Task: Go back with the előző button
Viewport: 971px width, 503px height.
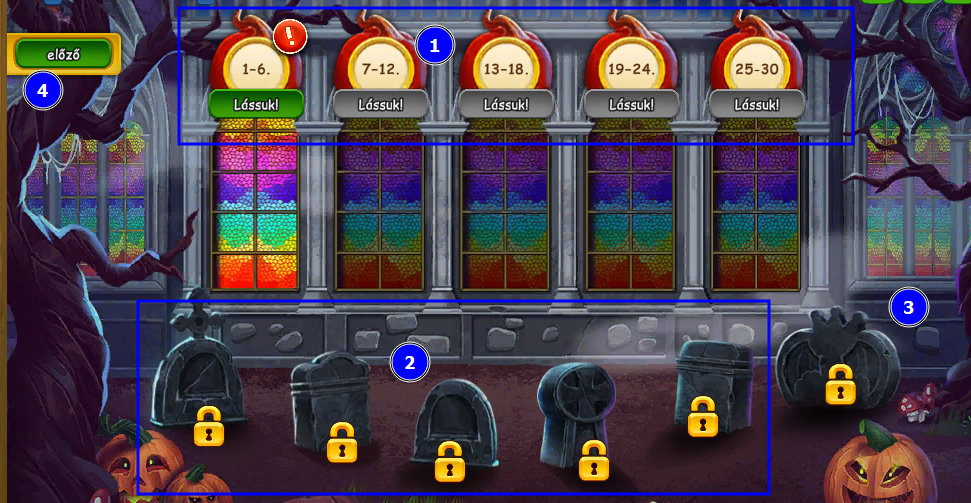Action: click(62, 54)
